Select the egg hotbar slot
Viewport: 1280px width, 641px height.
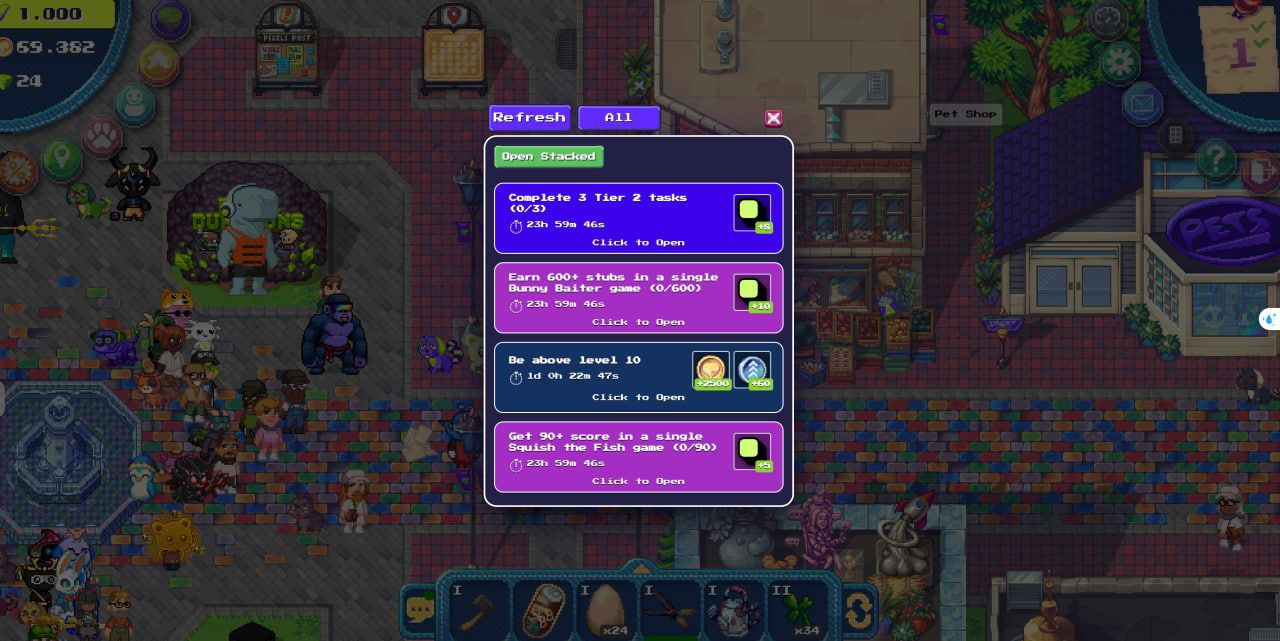(605, 609)
